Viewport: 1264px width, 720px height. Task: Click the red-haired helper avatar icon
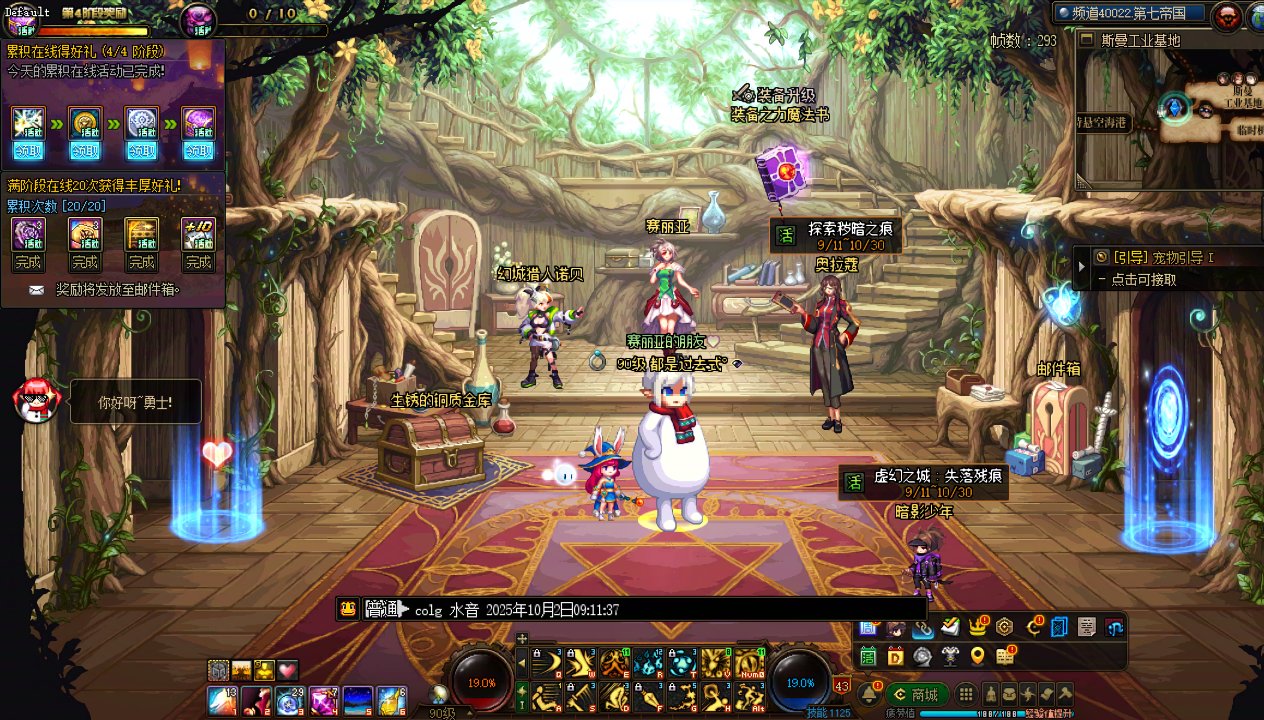tap(36, 400)
